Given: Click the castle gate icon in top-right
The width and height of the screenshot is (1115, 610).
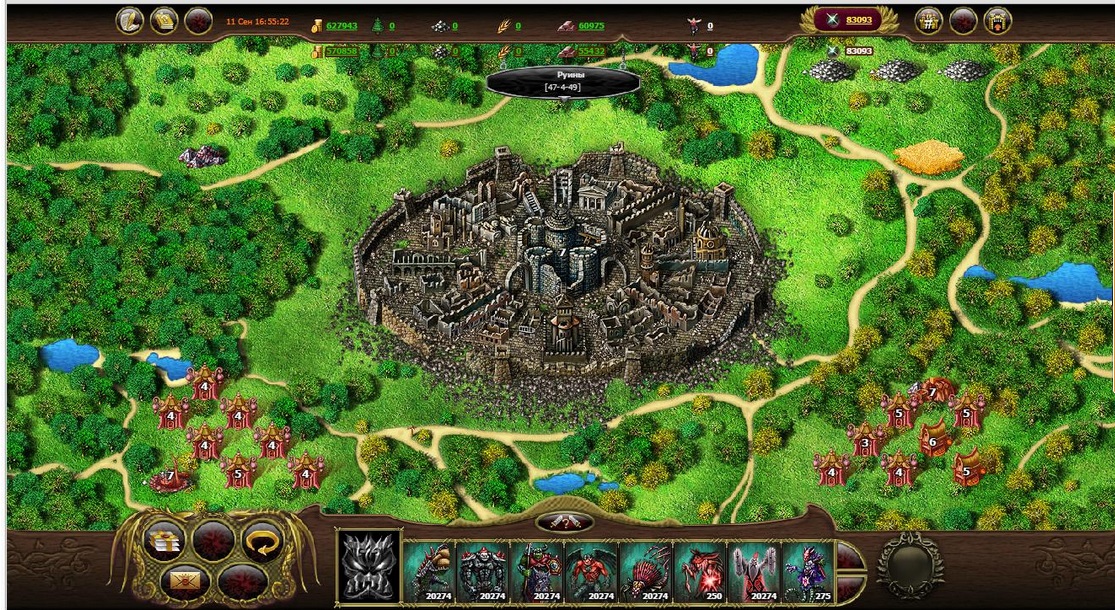Looking at the screenshot, I should pyautogui.click(x=997, y=20).
